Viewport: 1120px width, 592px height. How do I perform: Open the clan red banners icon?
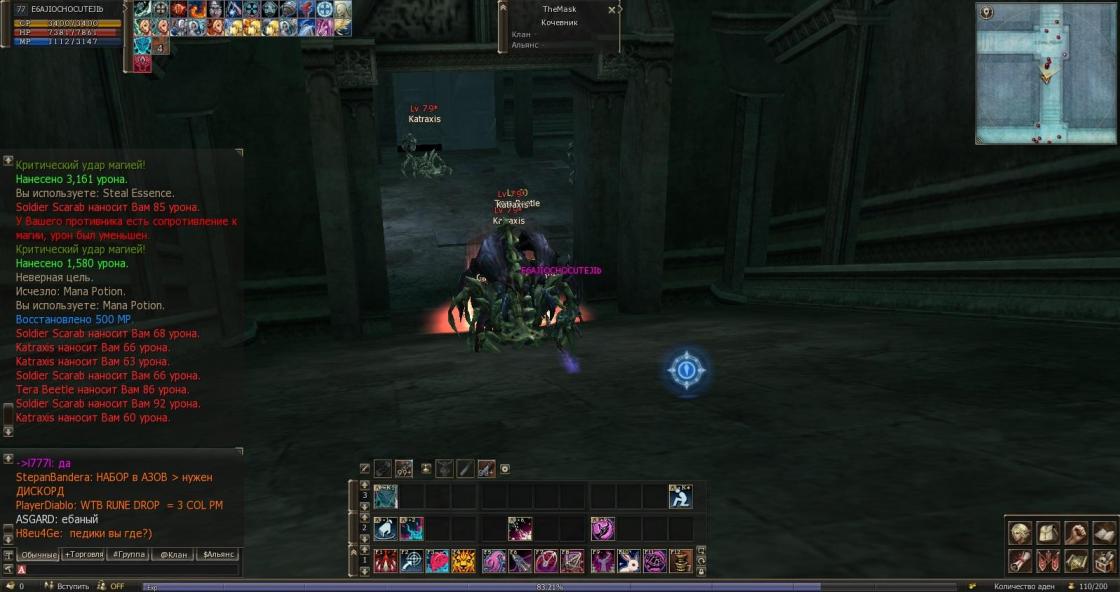(x=1048, y=560)
